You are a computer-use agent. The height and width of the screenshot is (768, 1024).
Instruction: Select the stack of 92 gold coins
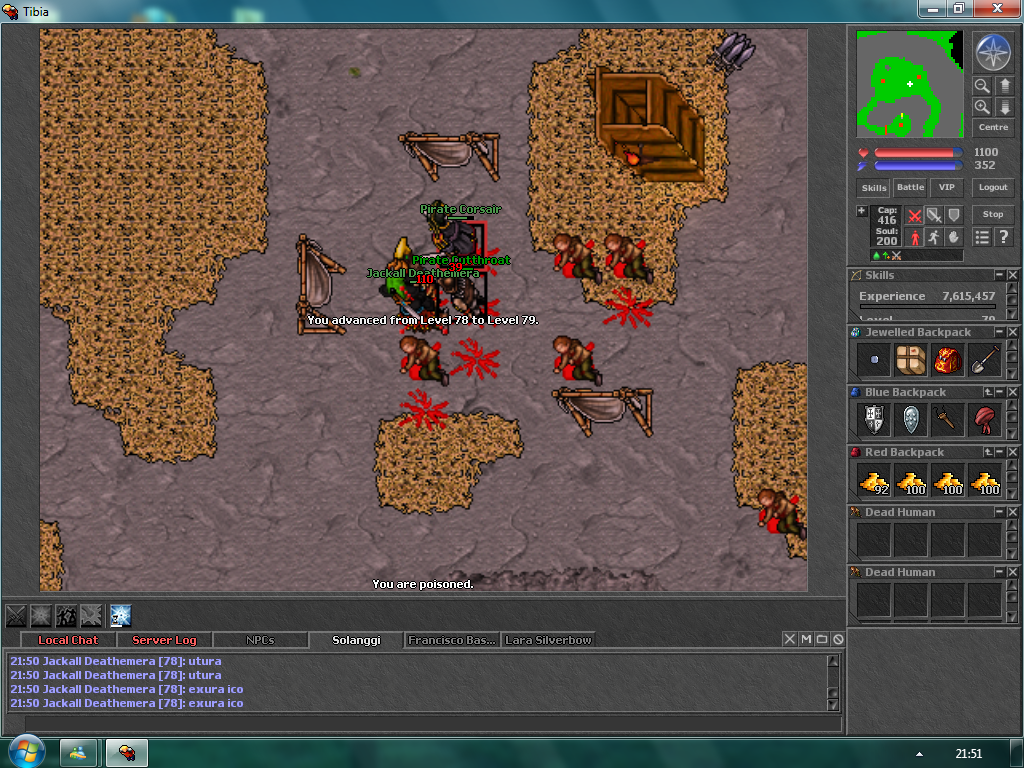point(873,480)
